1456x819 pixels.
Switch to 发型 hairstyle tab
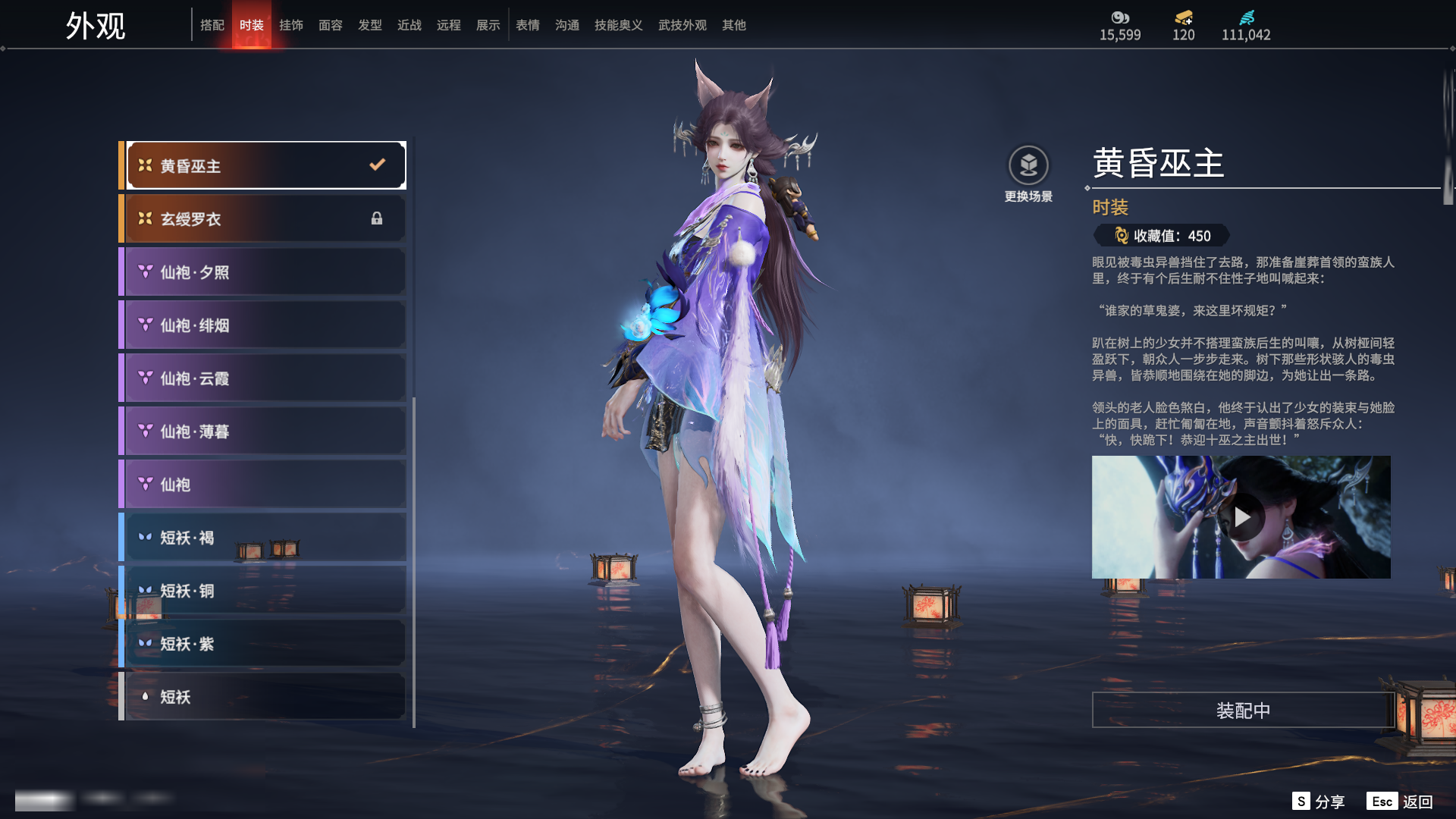coord(370,25)
